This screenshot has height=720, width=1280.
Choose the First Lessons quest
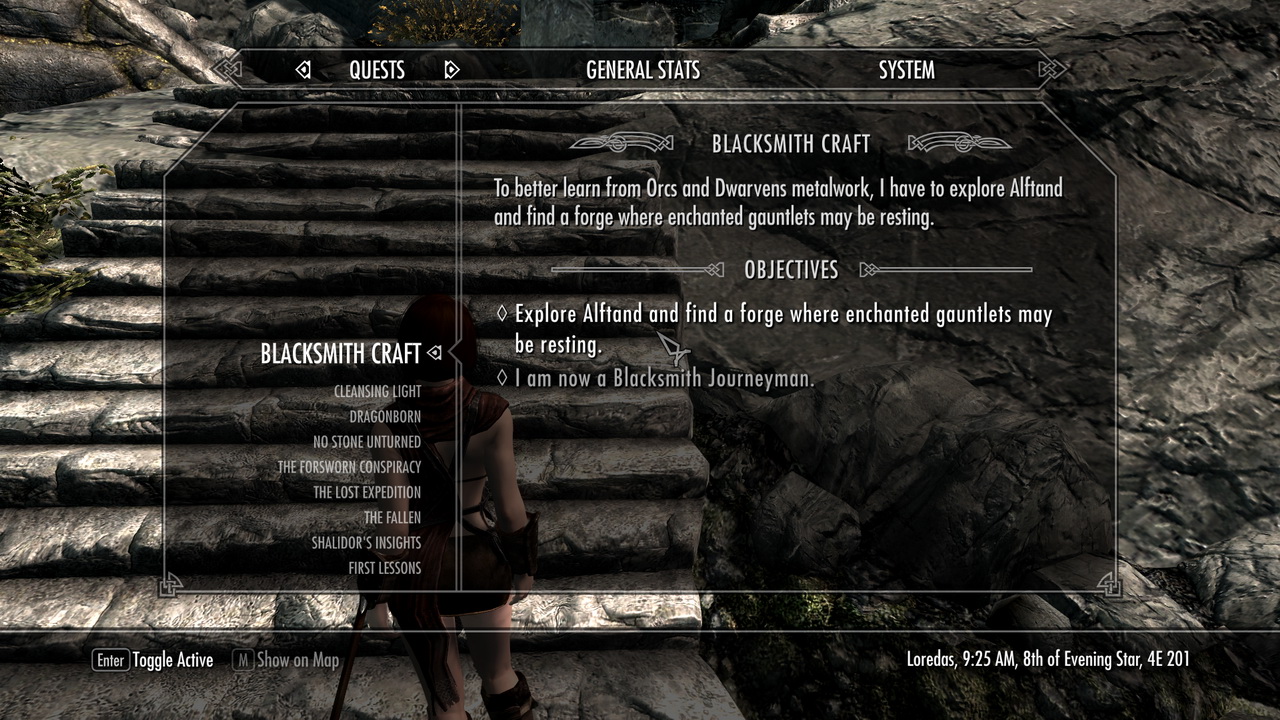pos(384,568)
